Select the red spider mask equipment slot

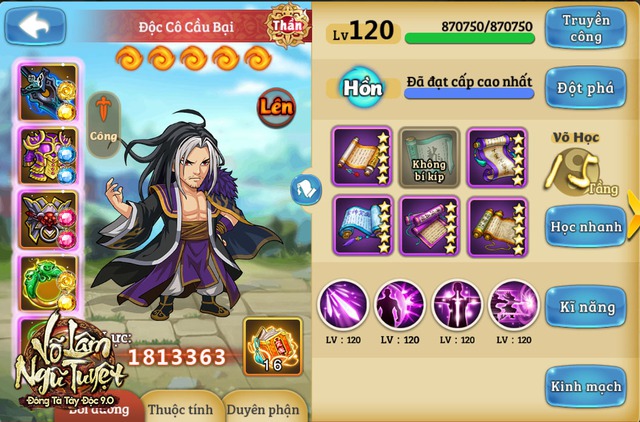(x=46, y=219)
